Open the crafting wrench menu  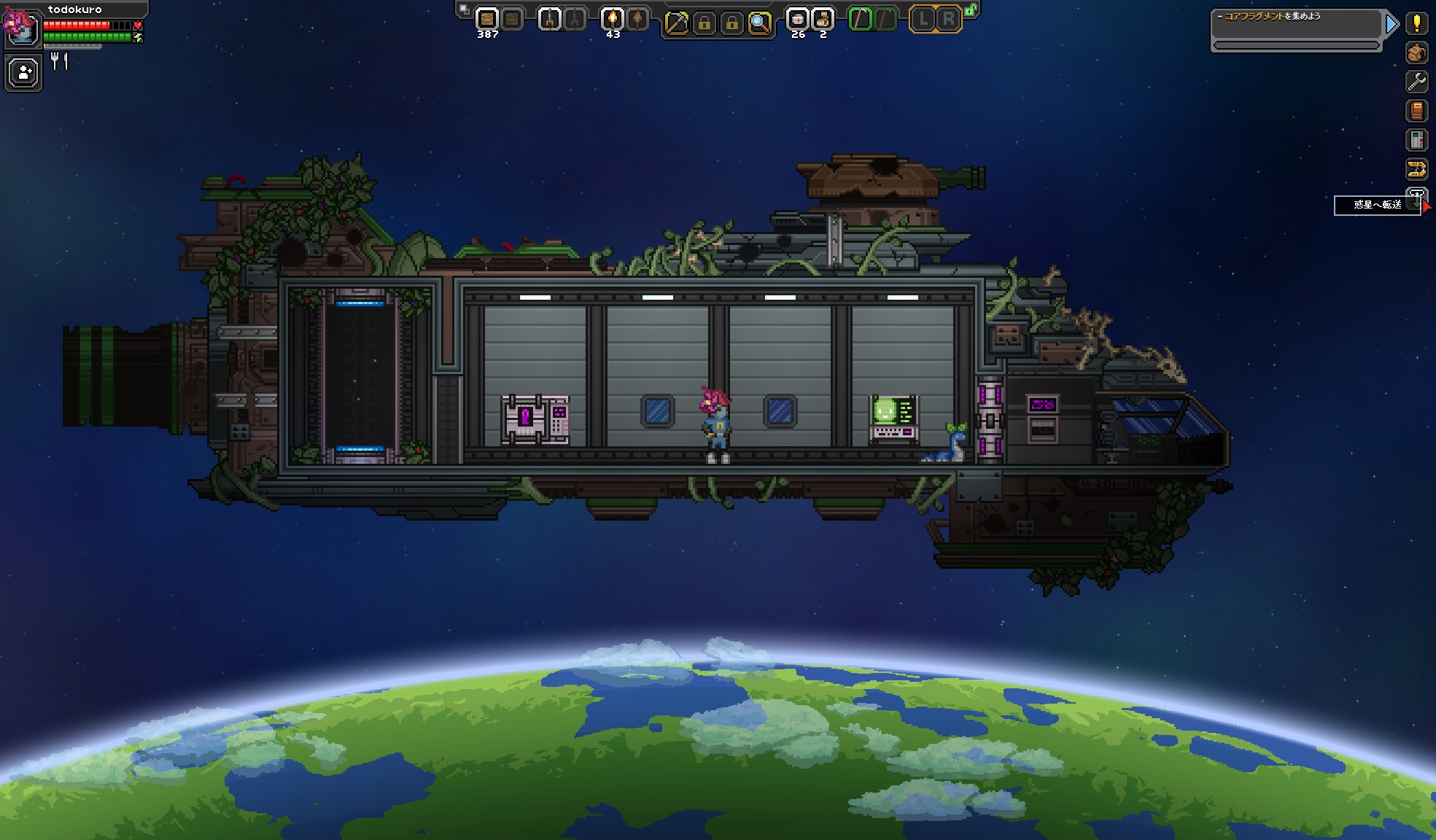pyautogui.click(x=1416, y=82)
